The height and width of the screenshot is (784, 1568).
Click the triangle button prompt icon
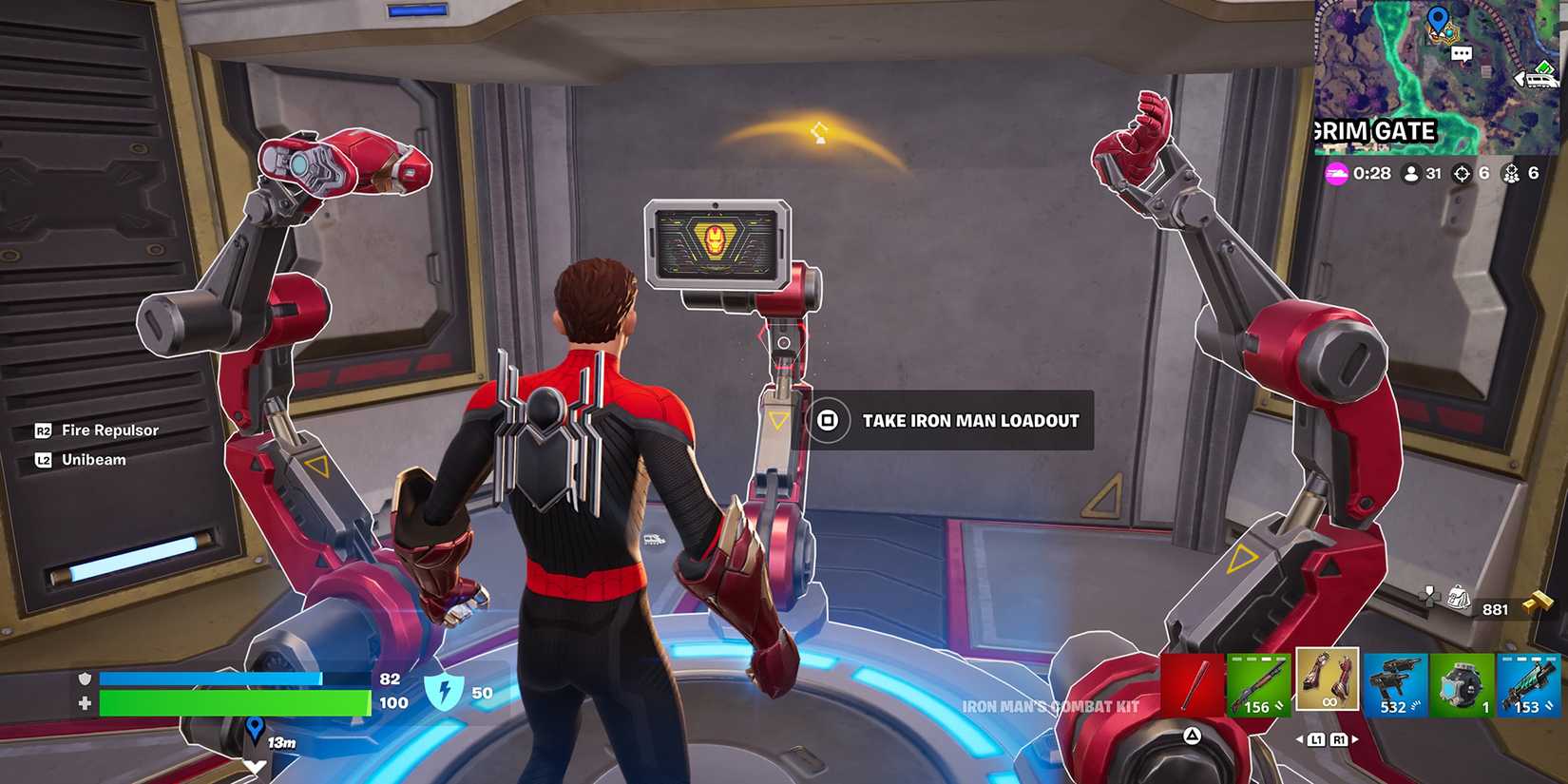pos(1192,735)
